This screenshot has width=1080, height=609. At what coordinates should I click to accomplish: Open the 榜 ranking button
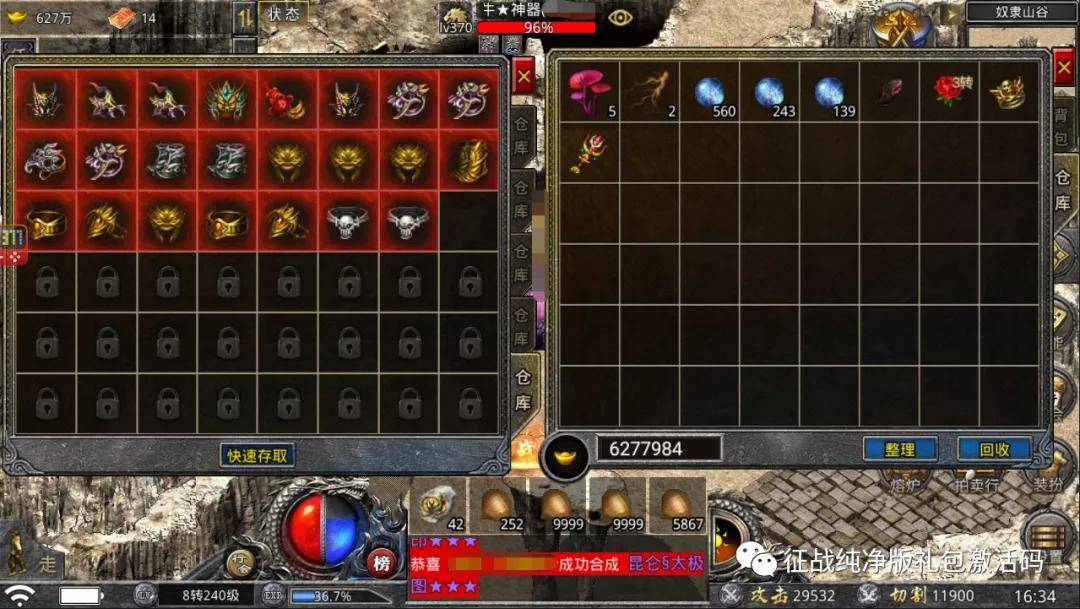[381, 562]
